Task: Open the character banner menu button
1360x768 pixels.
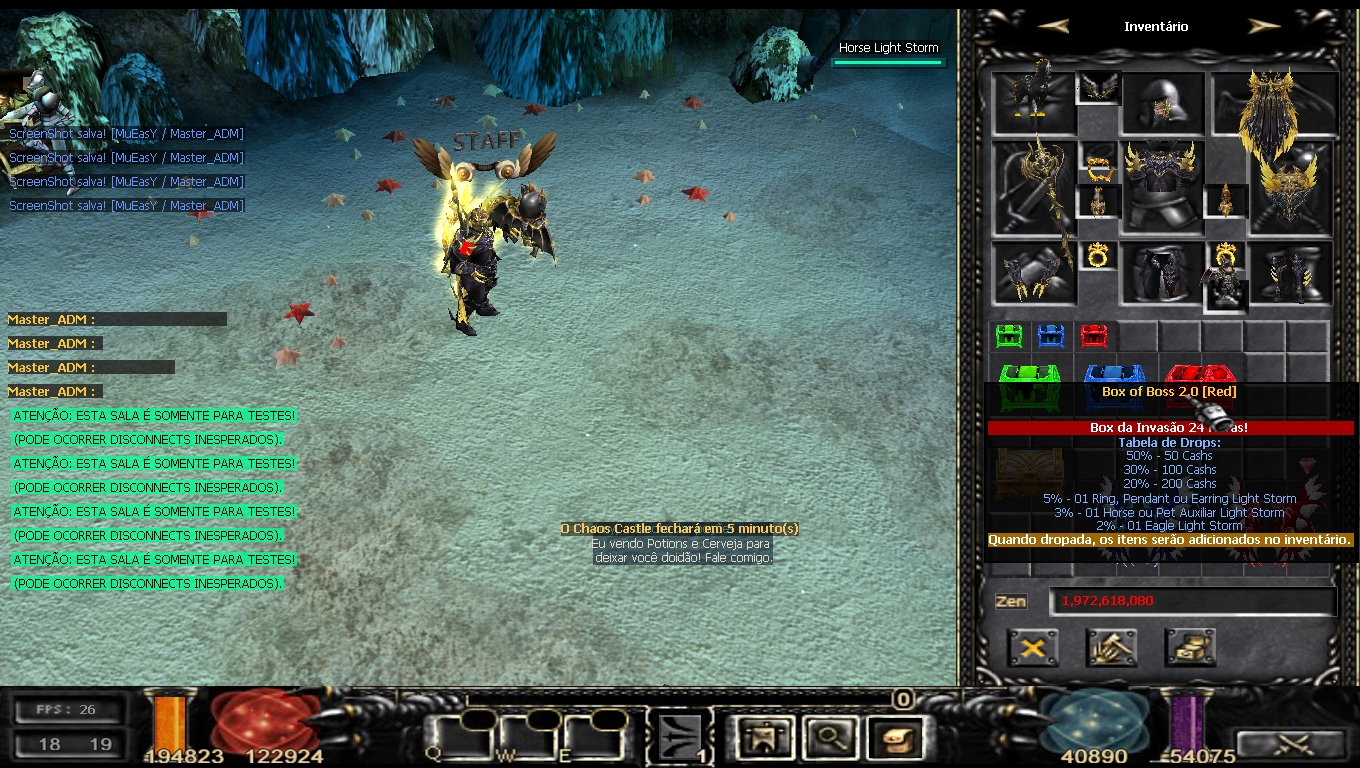Action: click(x=763, y=738)
